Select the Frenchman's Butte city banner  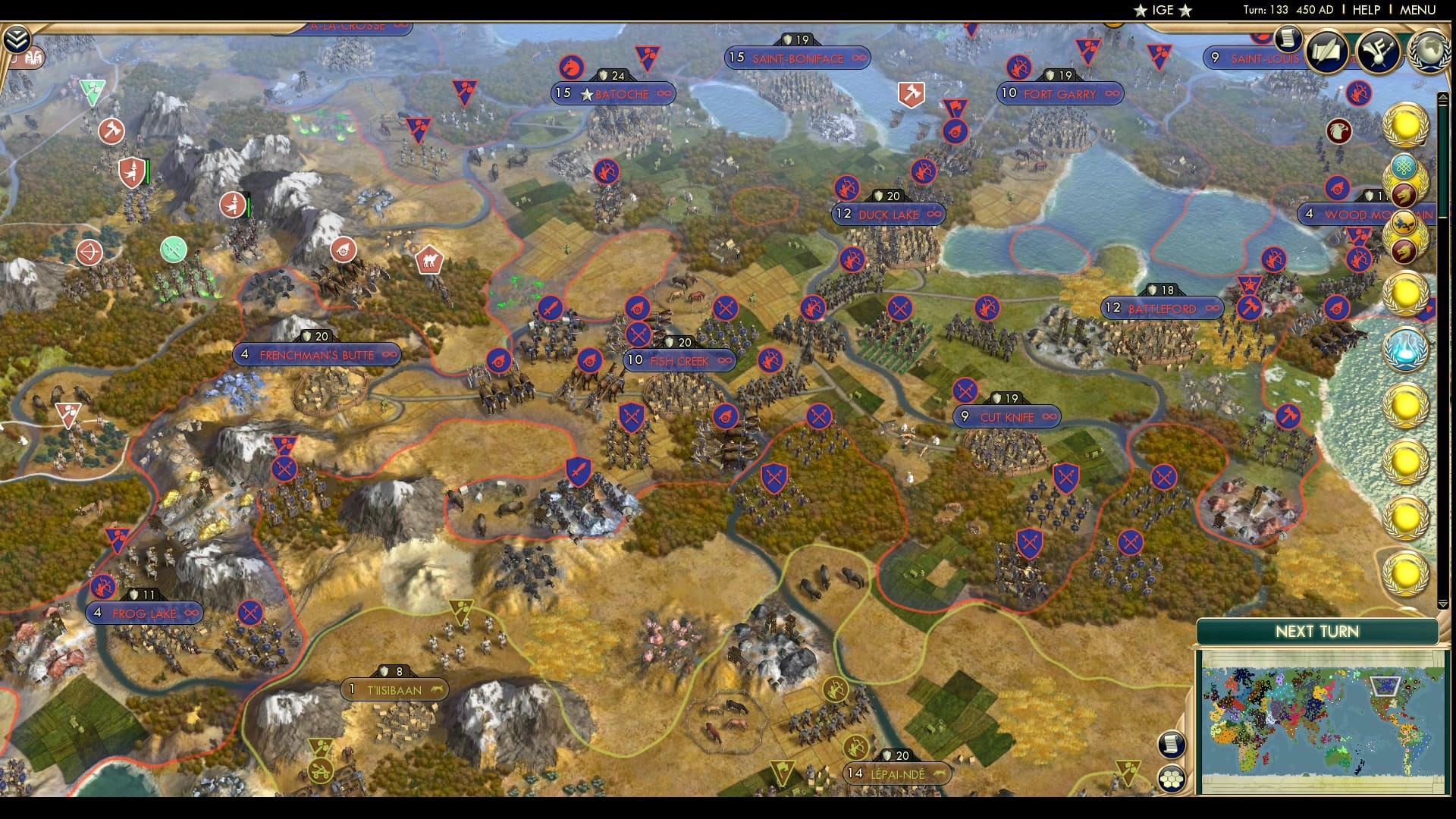pyautogui.click(x=316, y=355)
